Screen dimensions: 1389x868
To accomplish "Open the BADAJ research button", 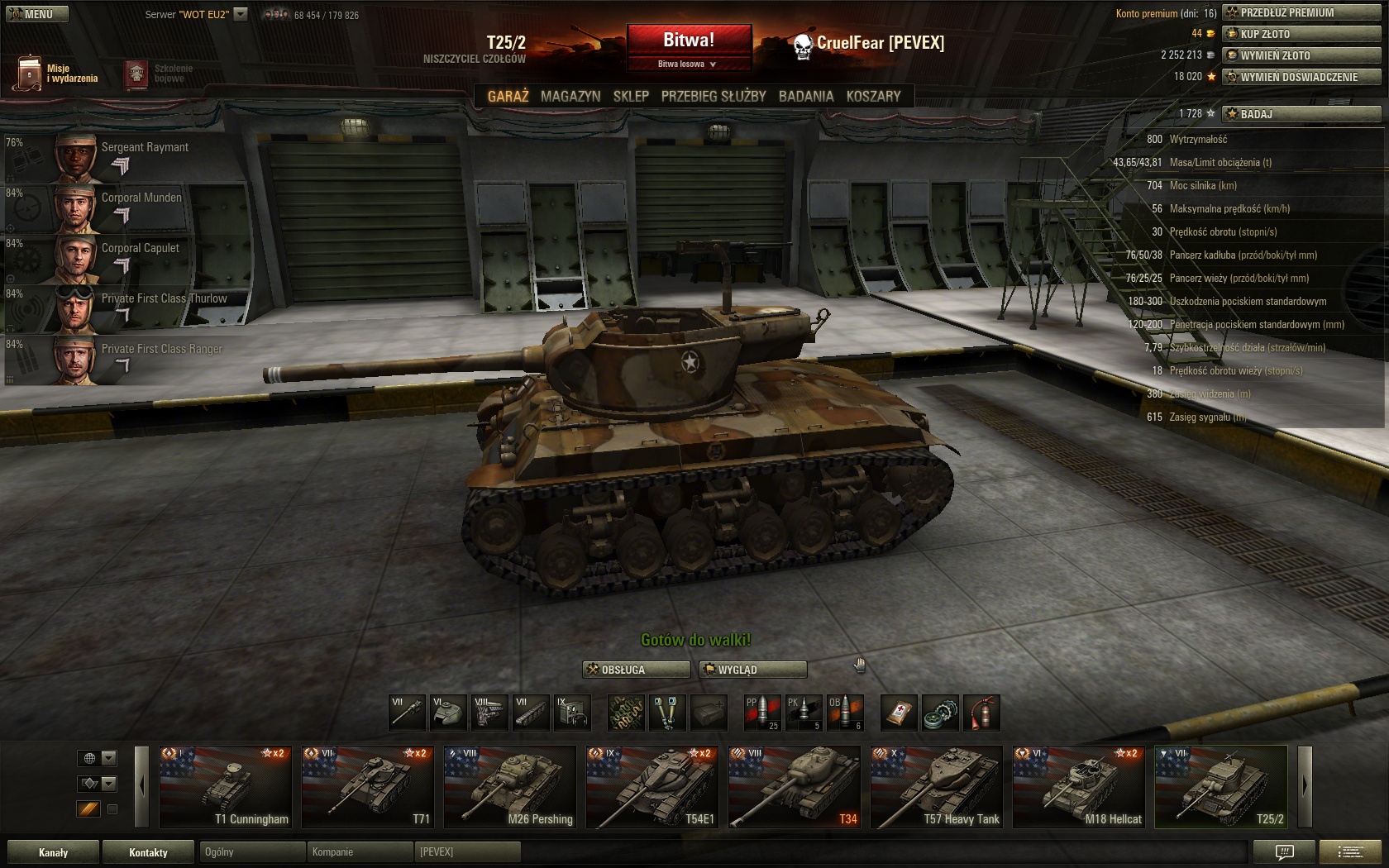I will point(1301,114).
